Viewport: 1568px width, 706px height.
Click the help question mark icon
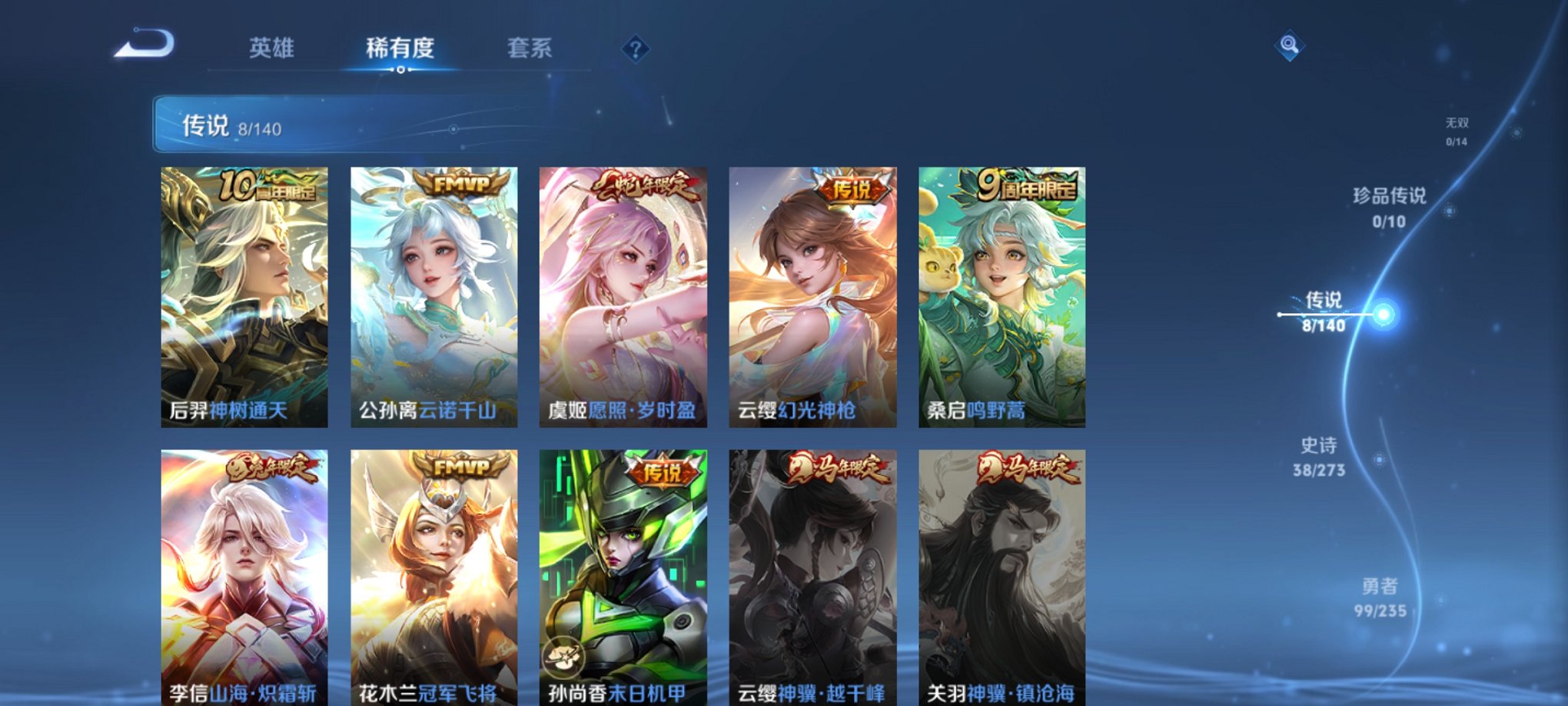[635, 49]
